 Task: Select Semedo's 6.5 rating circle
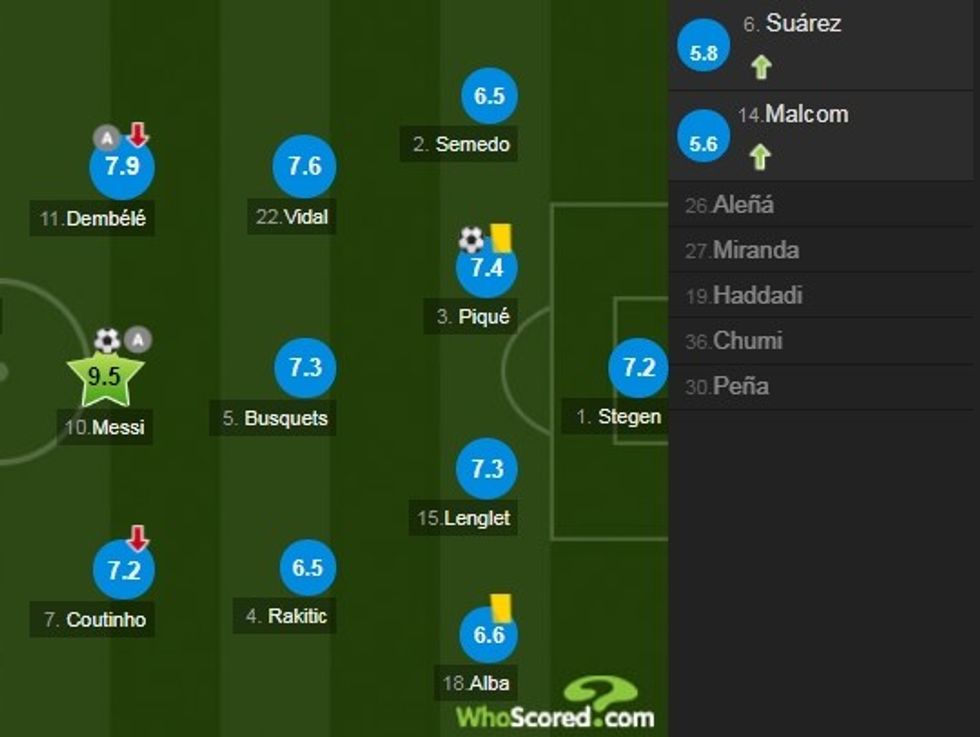pos(489,97)
